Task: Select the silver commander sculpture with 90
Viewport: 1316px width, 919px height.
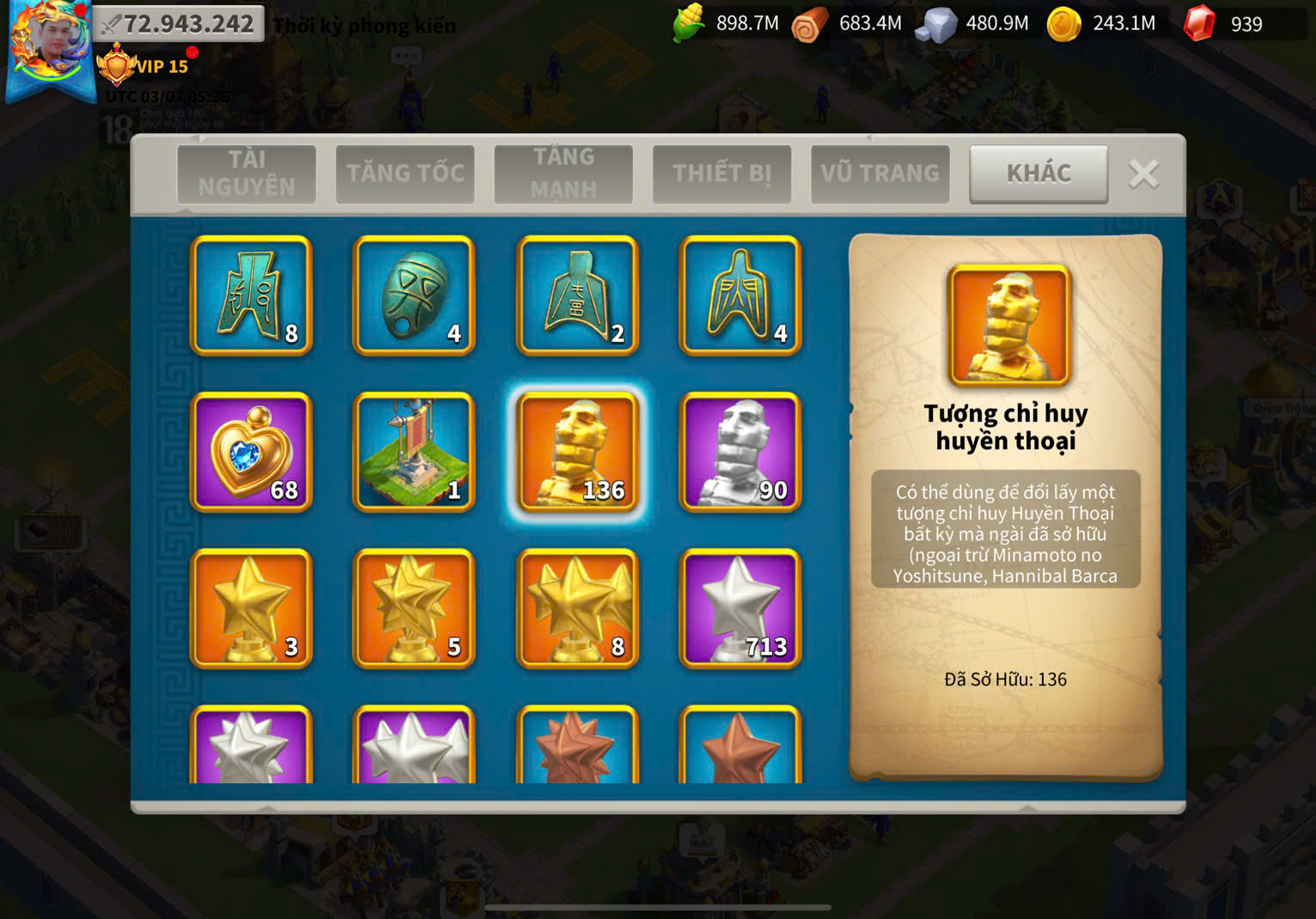Action: 740,452
